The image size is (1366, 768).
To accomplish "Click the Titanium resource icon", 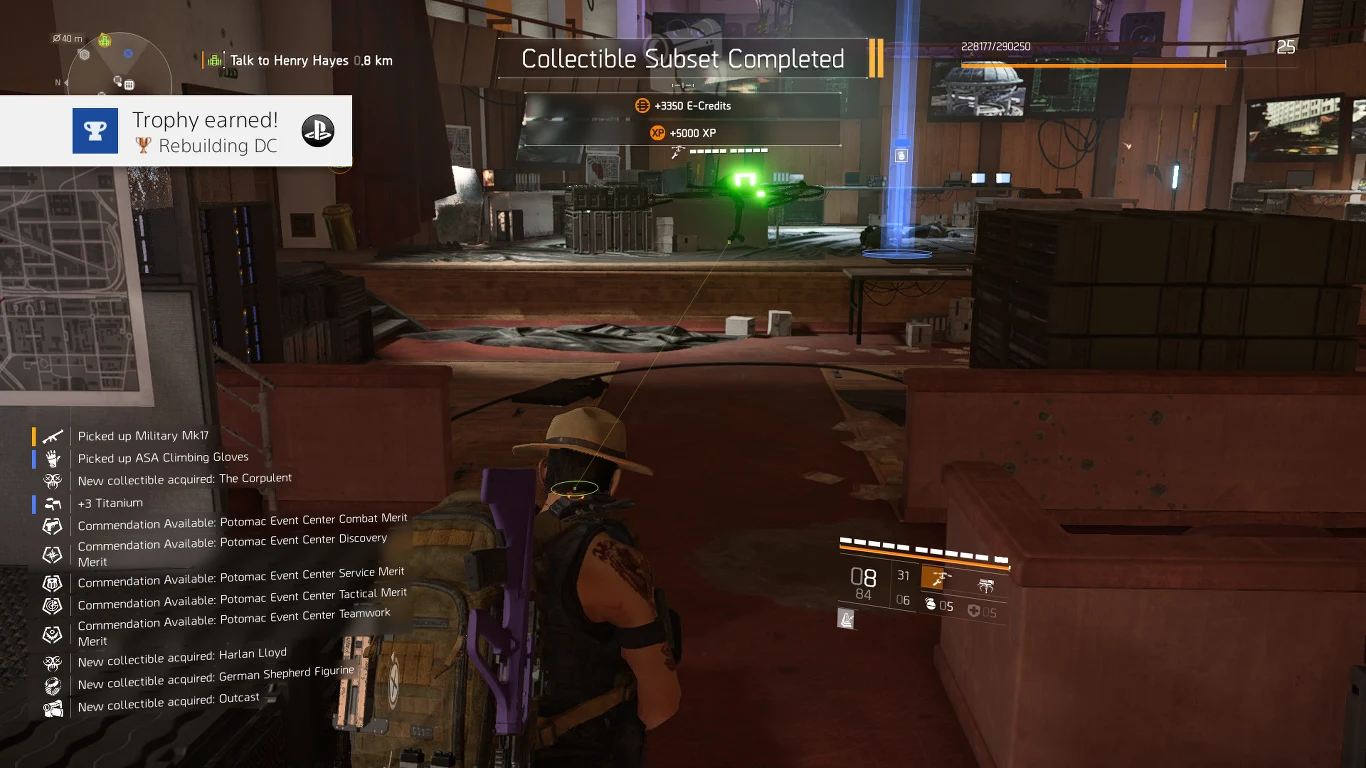I will pyautogui.click(x=52, y=502).
